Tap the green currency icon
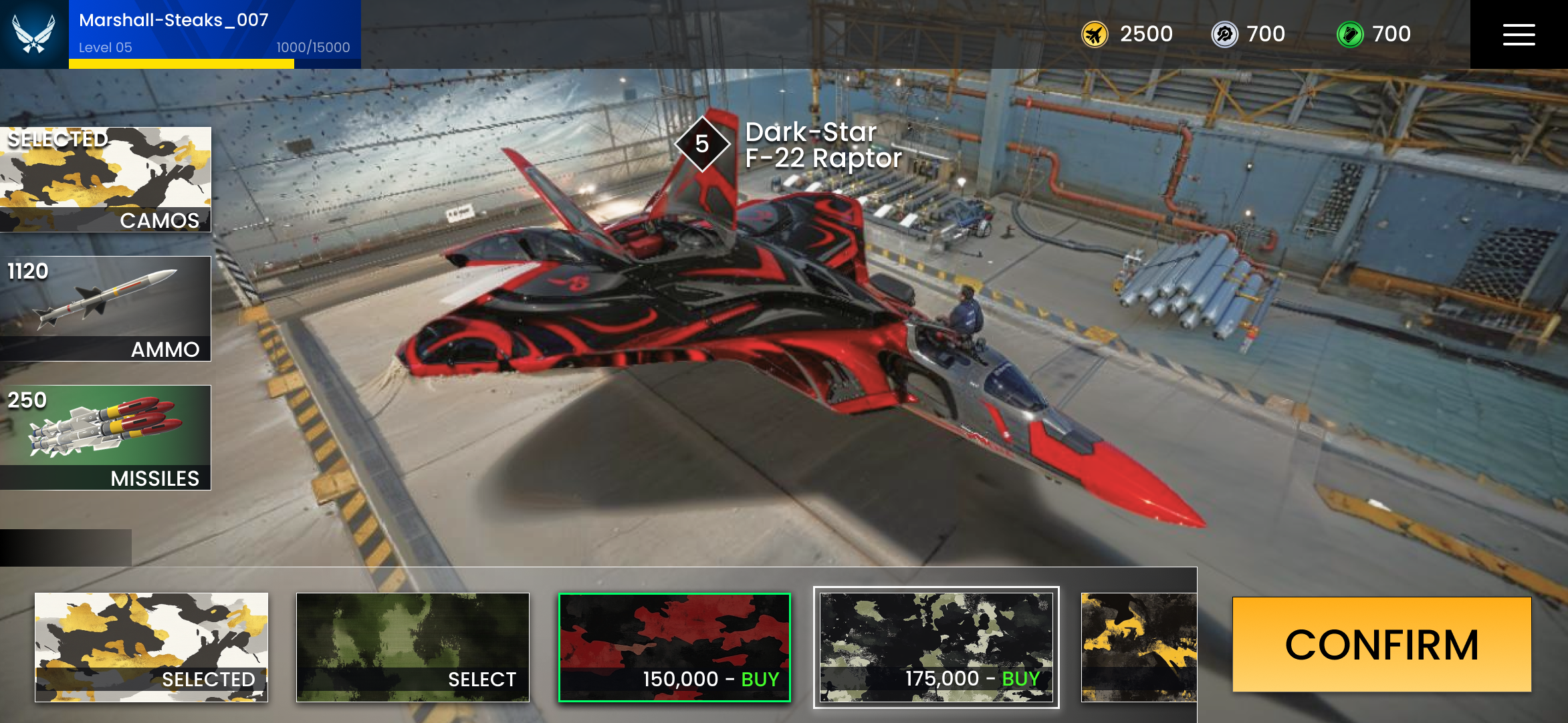This screenshot has width=1568, height=723. pos(1350,34)
